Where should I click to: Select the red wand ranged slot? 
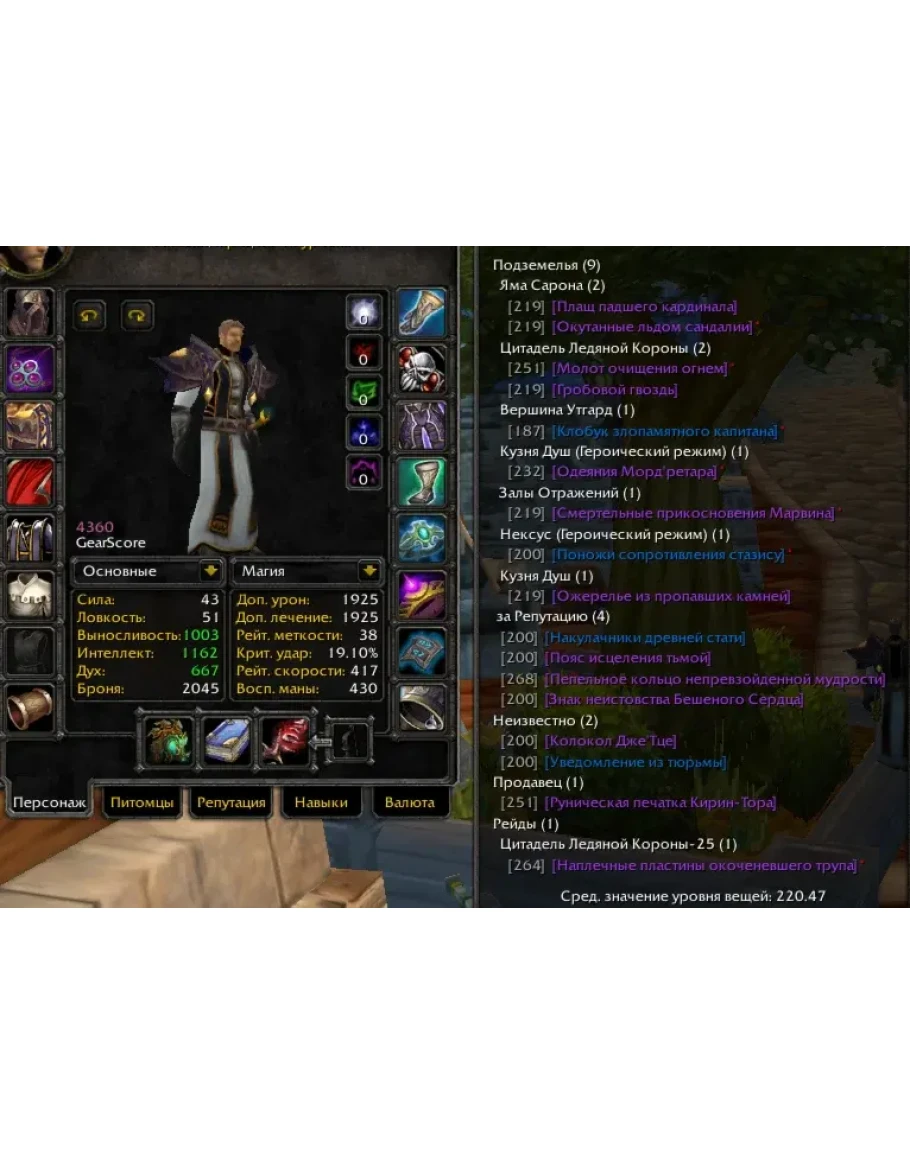284,741
